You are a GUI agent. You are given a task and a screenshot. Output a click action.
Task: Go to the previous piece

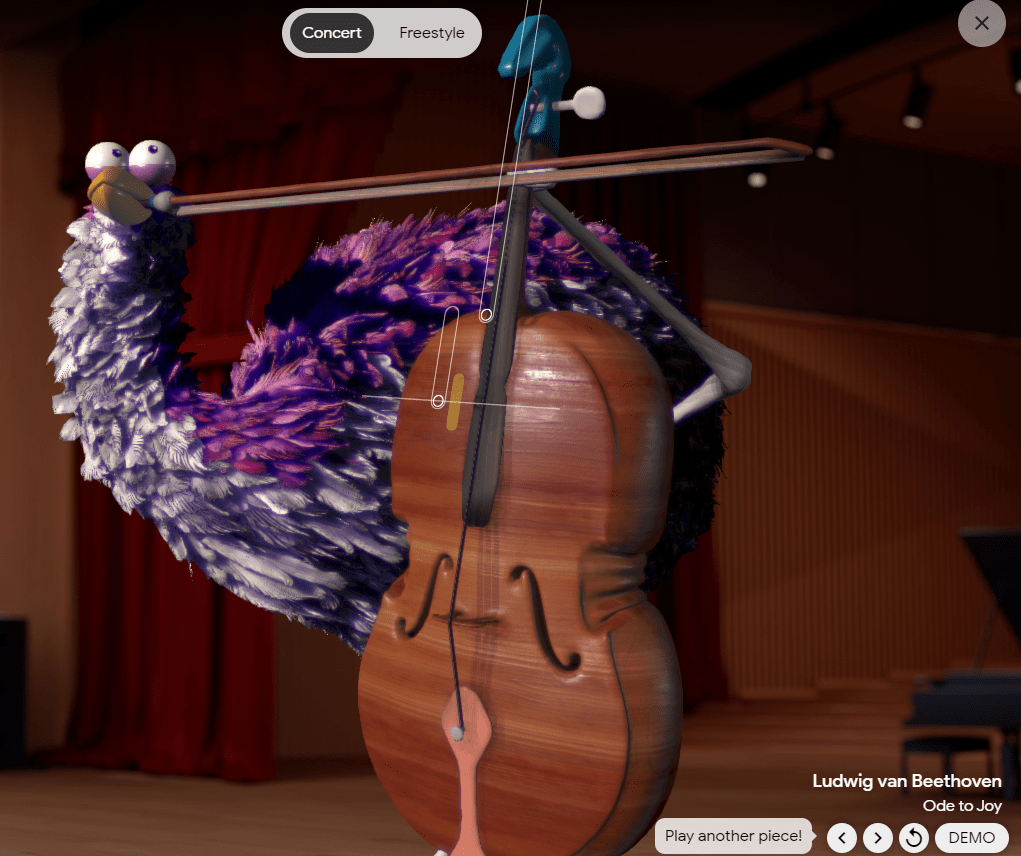pyautogui.click(x=842, y=838)
